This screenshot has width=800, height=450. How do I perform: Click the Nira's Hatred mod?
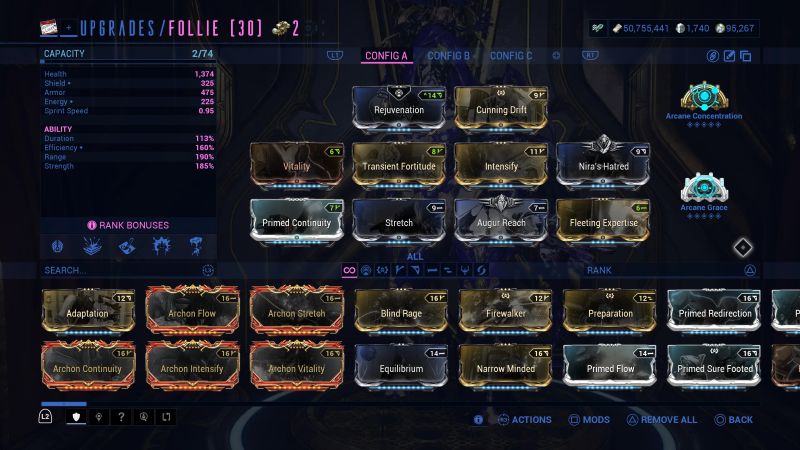click(x=603, y=165)
